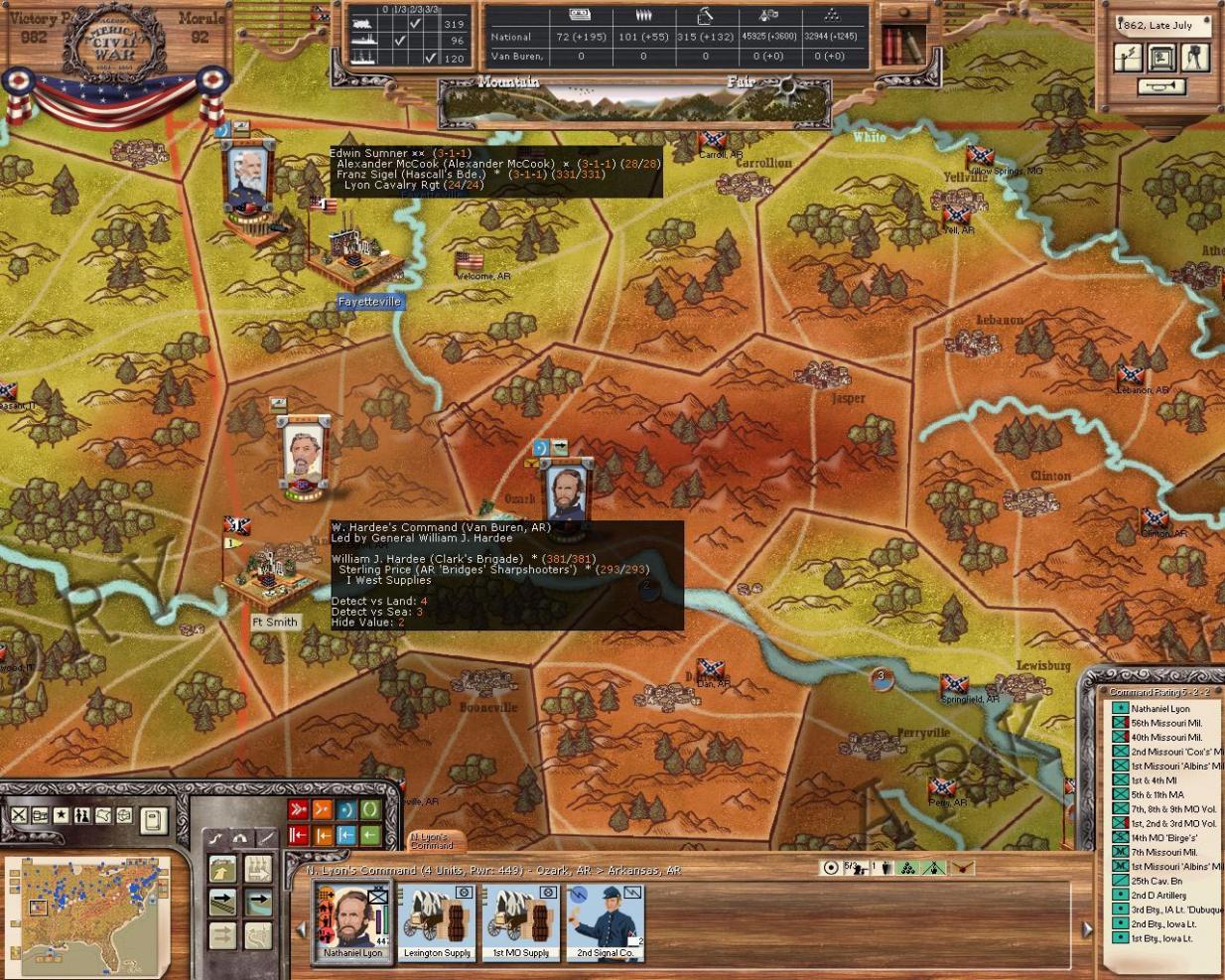Open the ledger bookshelf icon

coord(901,44)
